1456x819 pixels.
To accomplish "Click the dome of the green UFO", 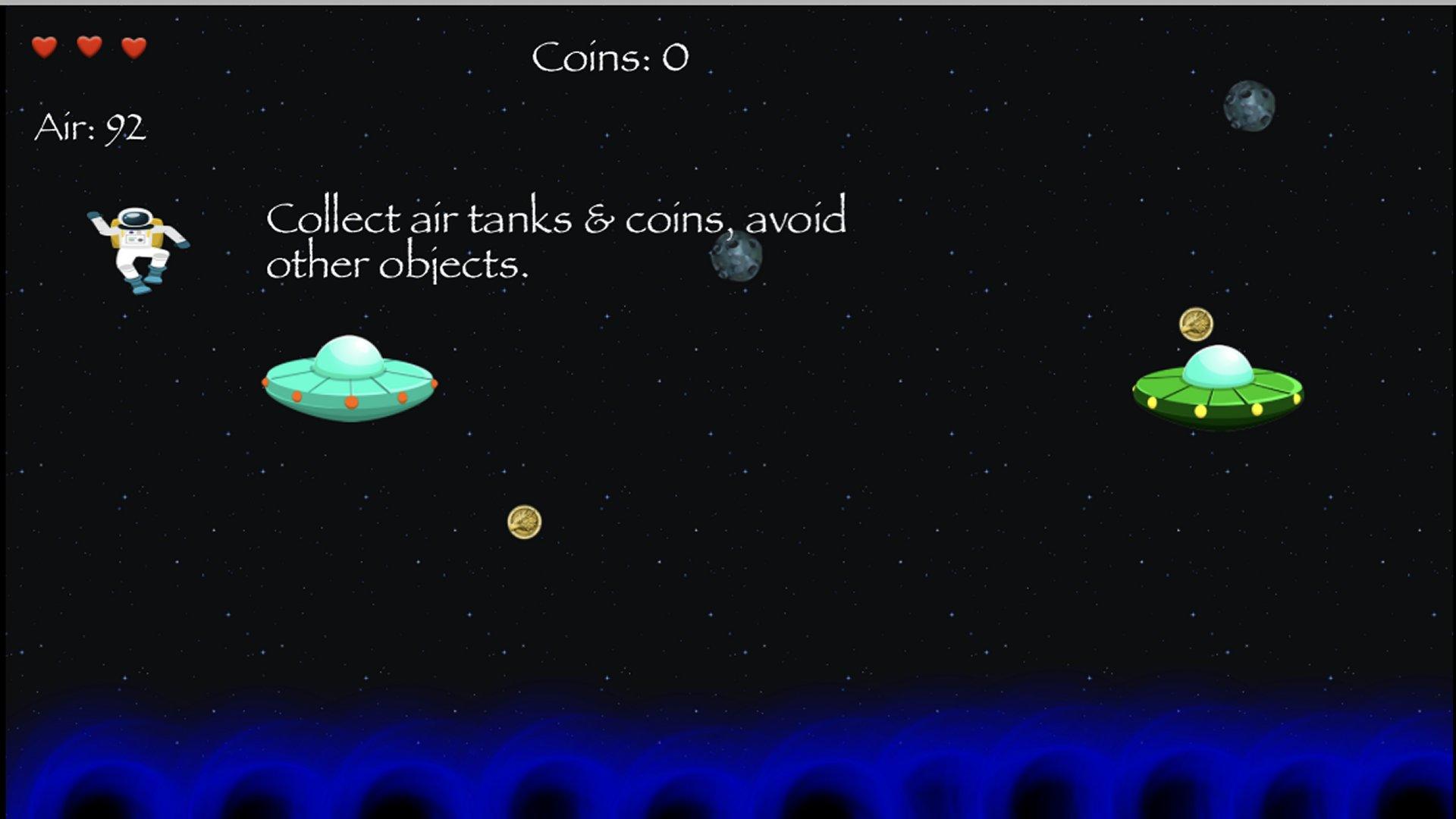I will coord(1217,364).
